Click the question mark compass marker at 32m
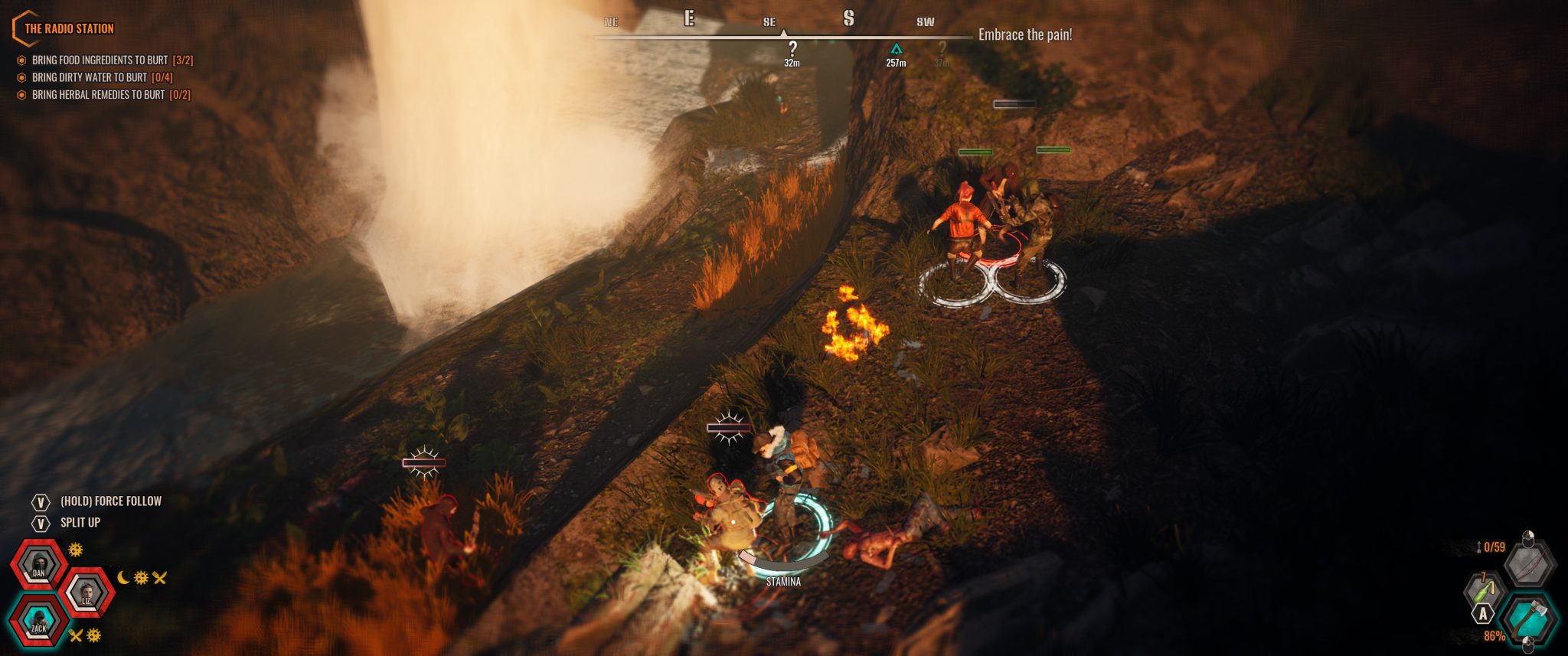Image resolution: width=1568 pixels, height=656 pixels. 792,51
